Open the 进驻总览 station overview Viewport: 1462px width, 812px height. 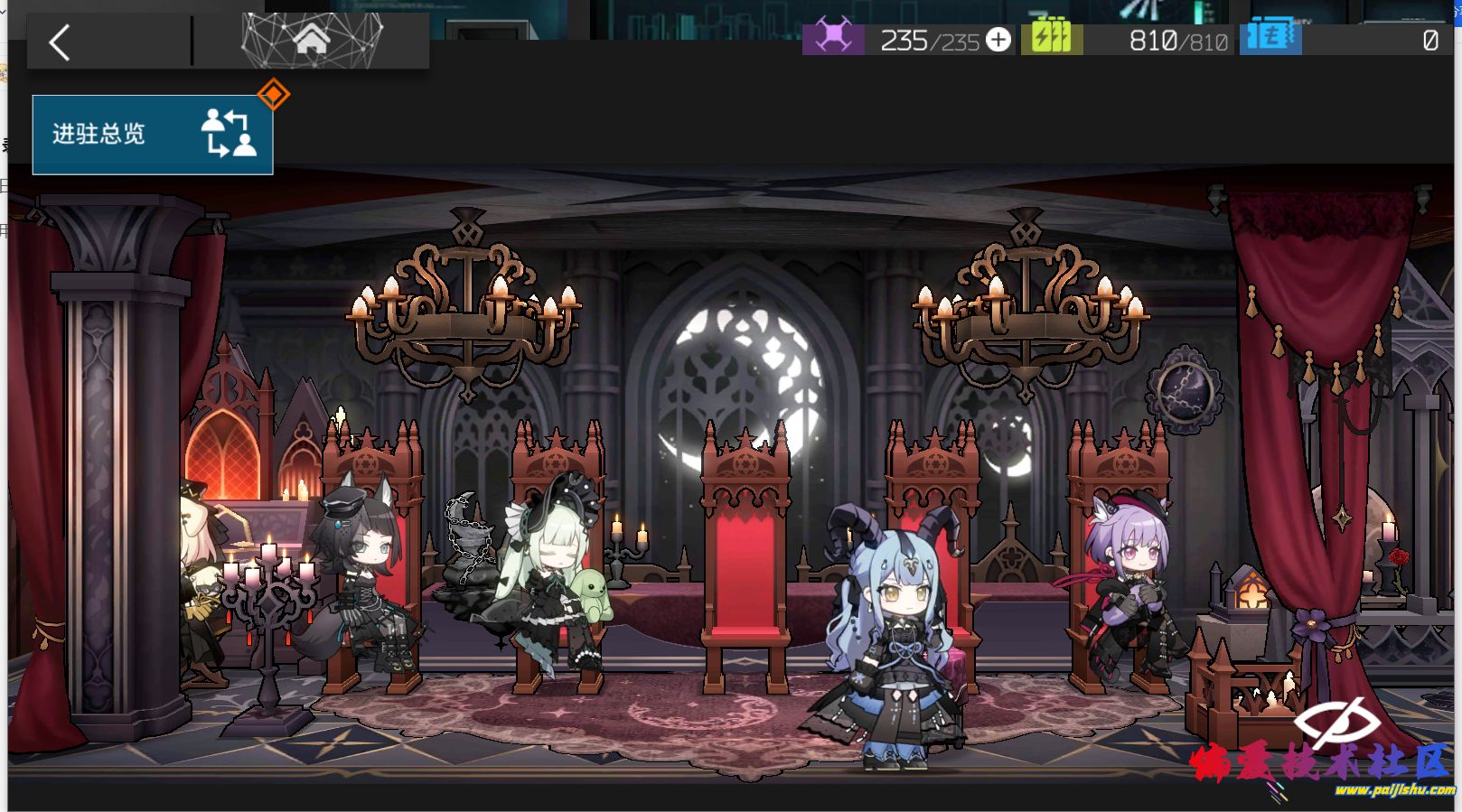pos(153,135)
